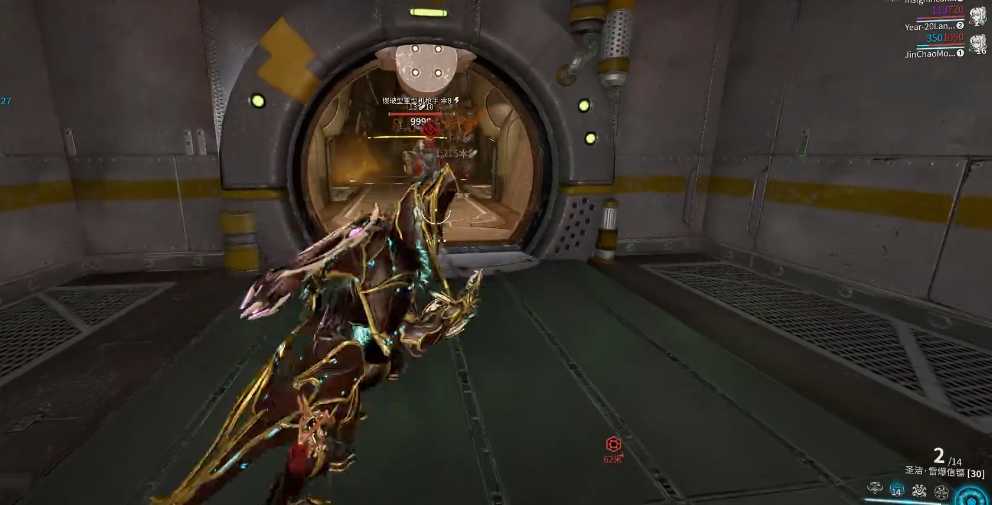Image resolution: width=992 pixels, height=505 pixels.
Task: Click the squad avatar marked 16
Action: [977, 42]
